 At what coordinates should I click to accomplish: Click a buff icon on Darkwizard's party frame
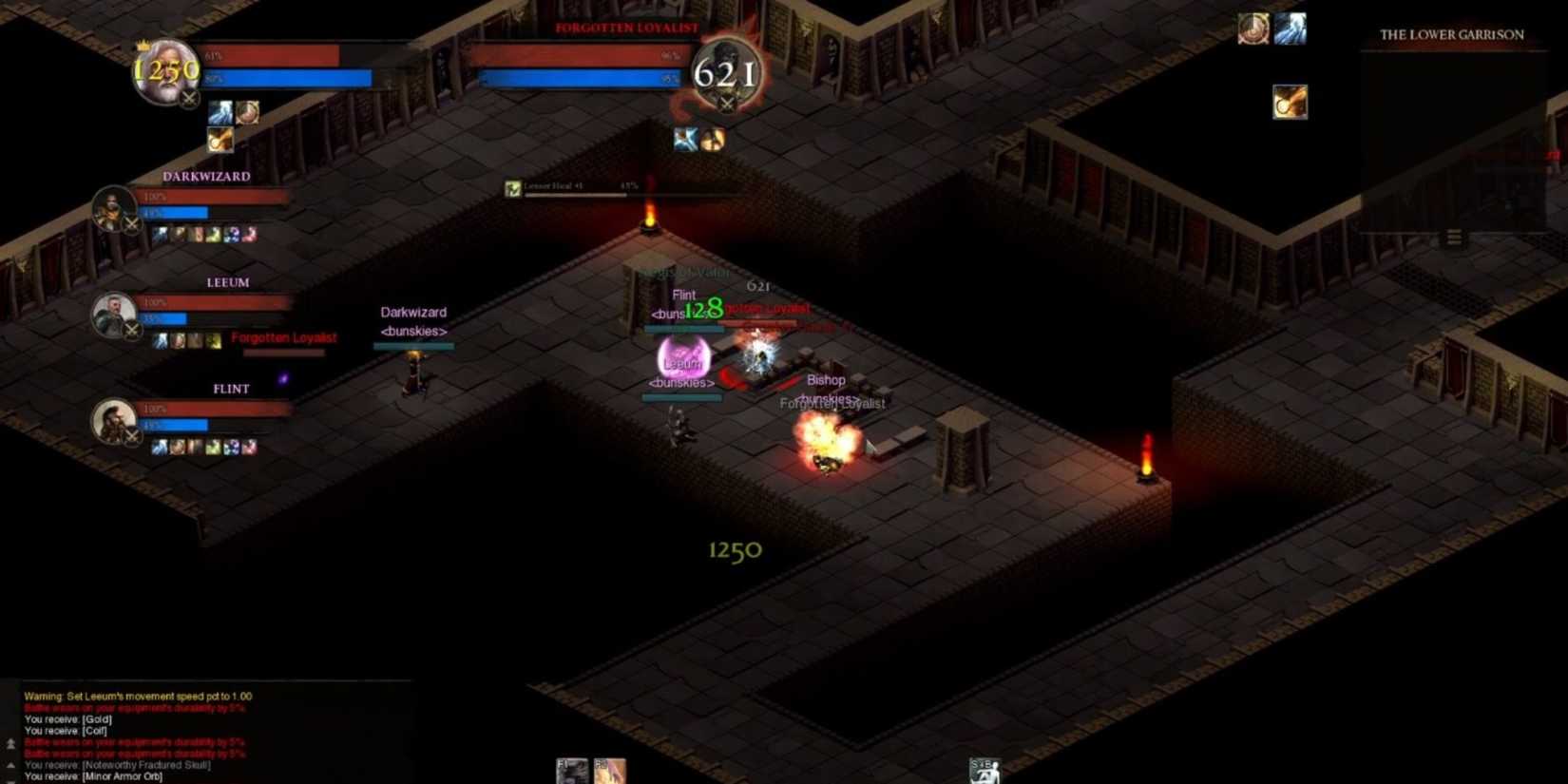click(x=161, y=234)
